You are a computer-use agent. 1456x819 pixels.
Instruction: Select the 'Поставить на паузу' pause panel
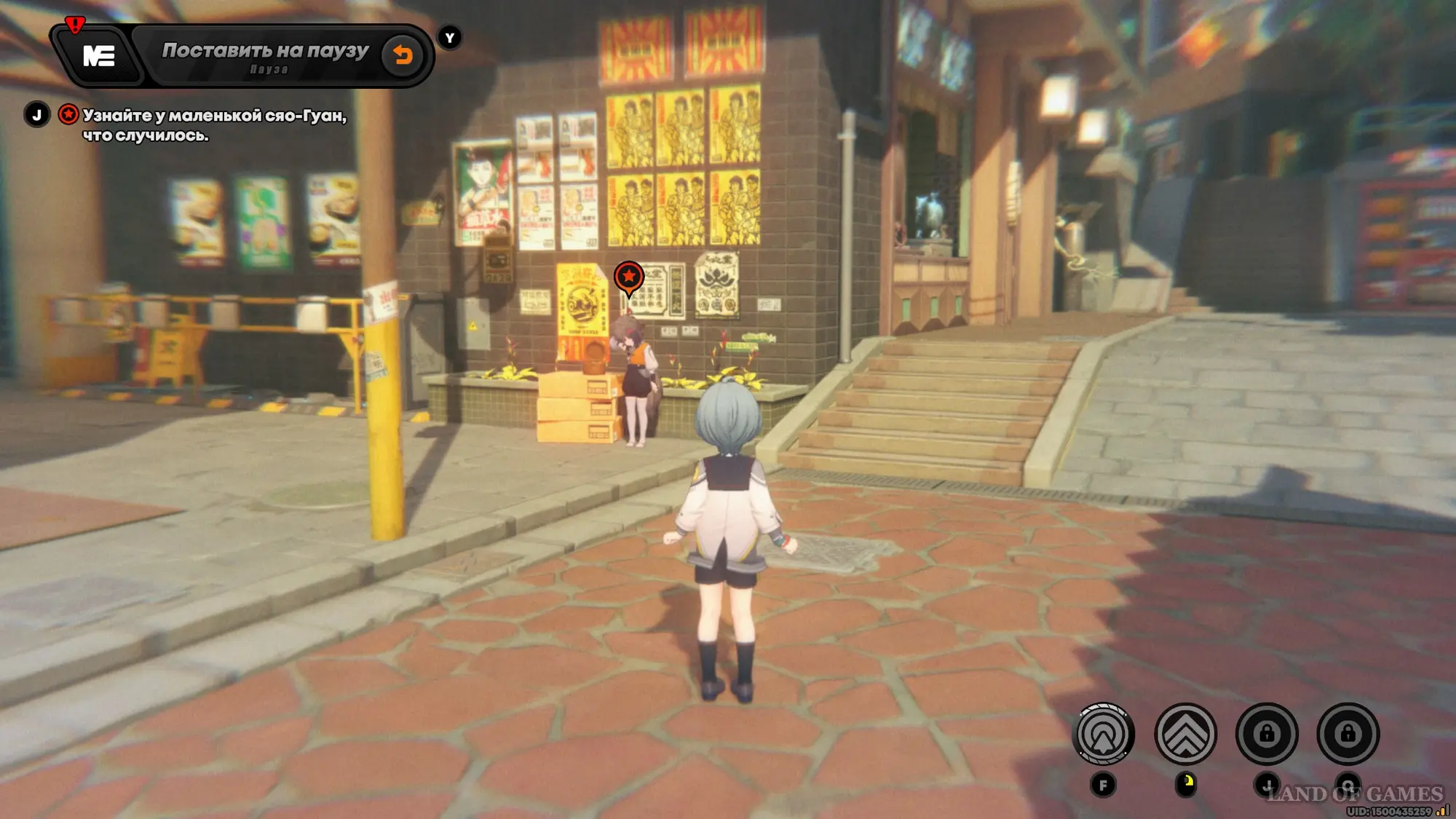pos(265,56)
